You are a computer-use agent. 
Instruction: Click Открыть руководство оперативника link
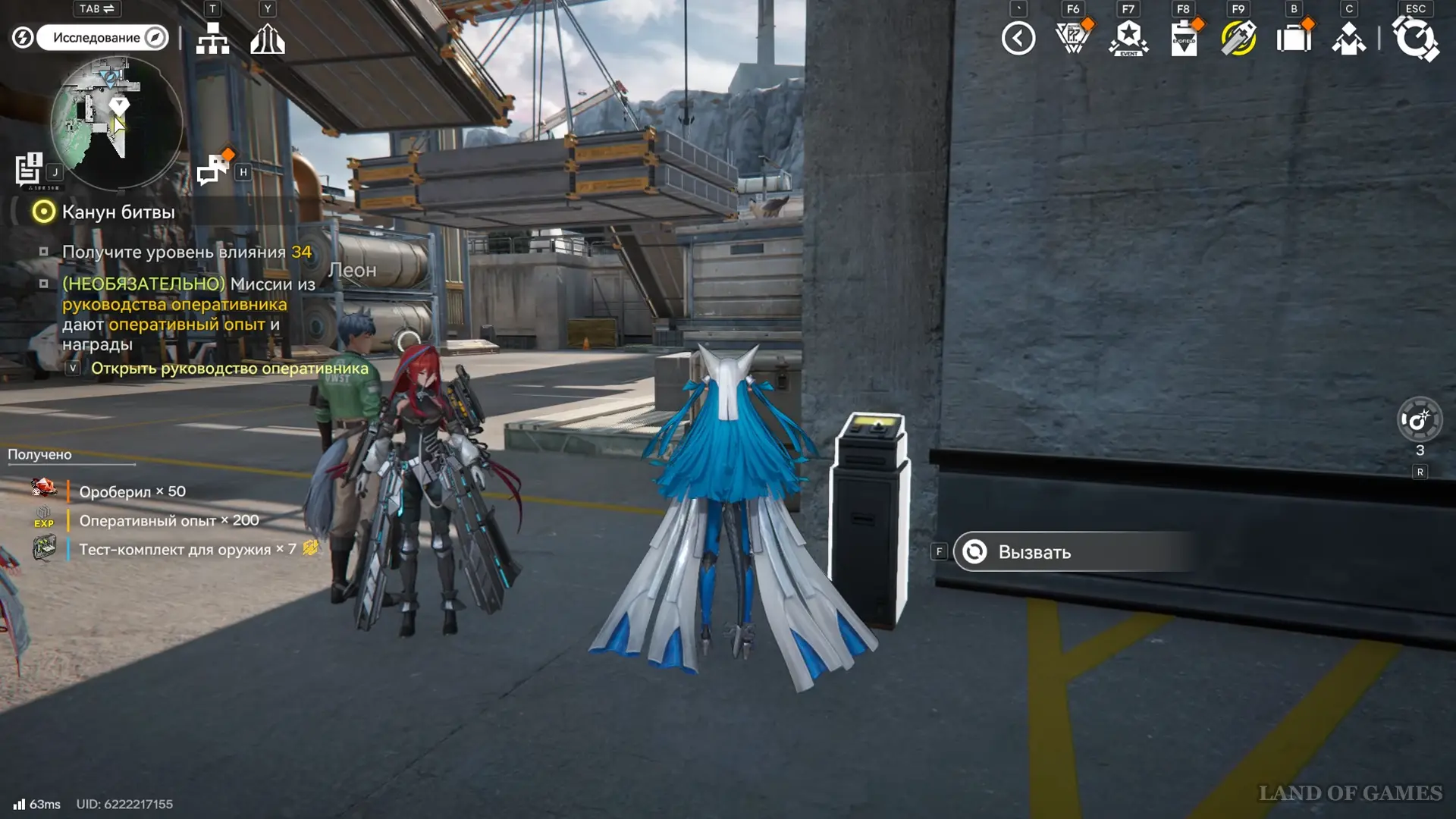tap(229, 369)
